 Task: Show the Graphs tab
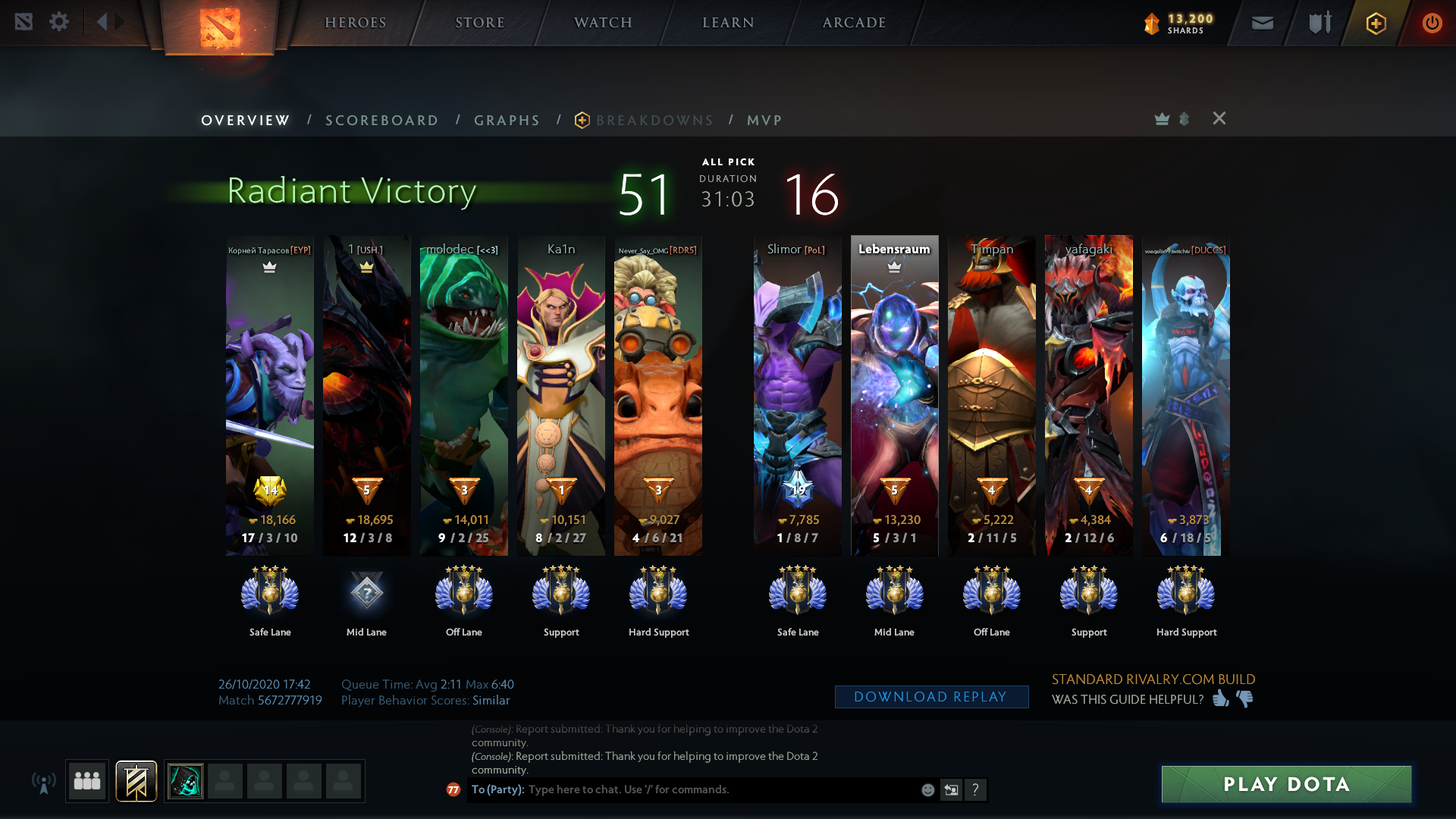(507, 121)
